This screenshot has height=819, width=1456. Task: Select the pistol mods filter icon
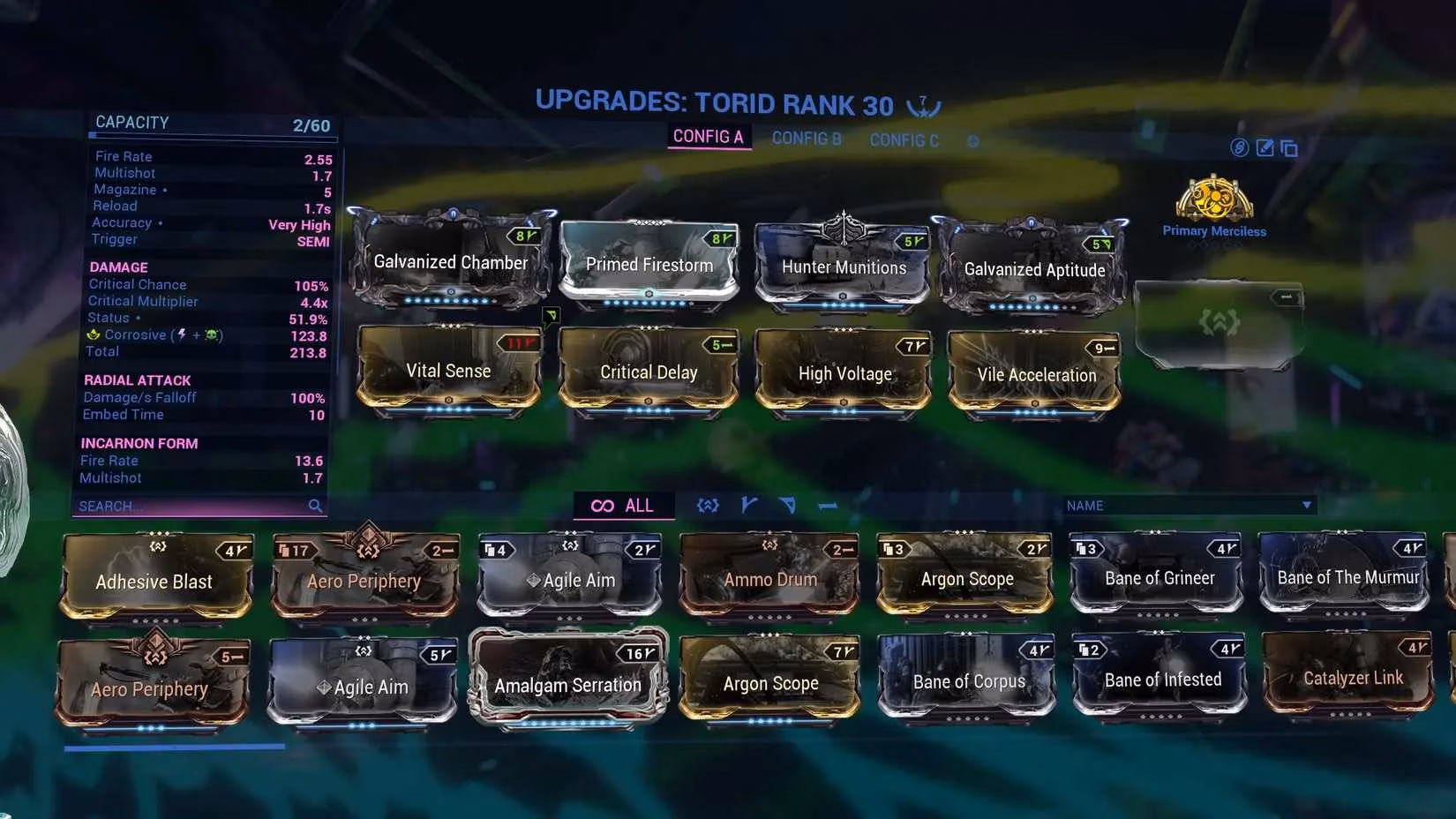click(x=788, y=505)
